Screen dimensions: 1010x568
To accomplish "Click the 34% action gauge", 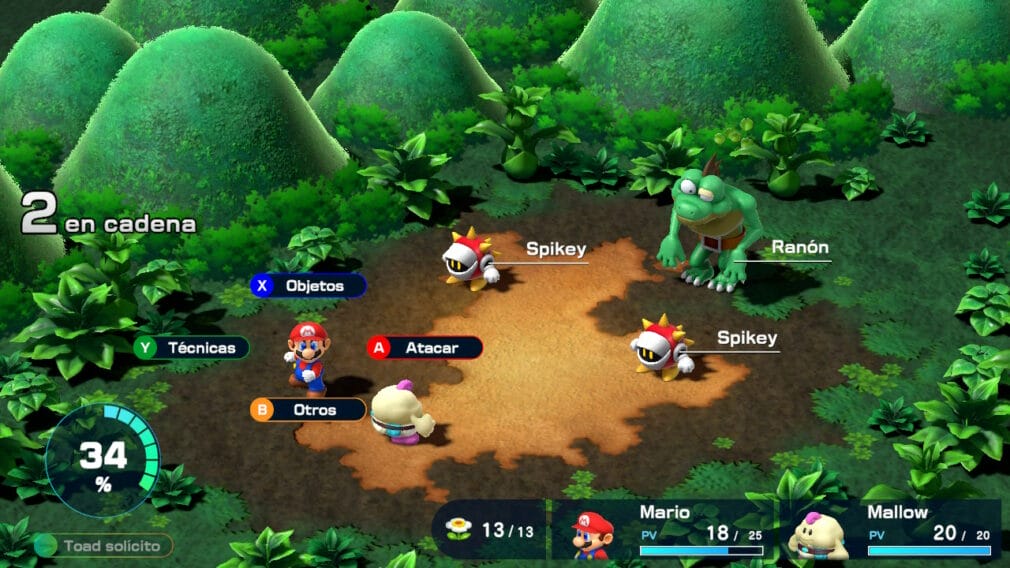I will [103, 459].
